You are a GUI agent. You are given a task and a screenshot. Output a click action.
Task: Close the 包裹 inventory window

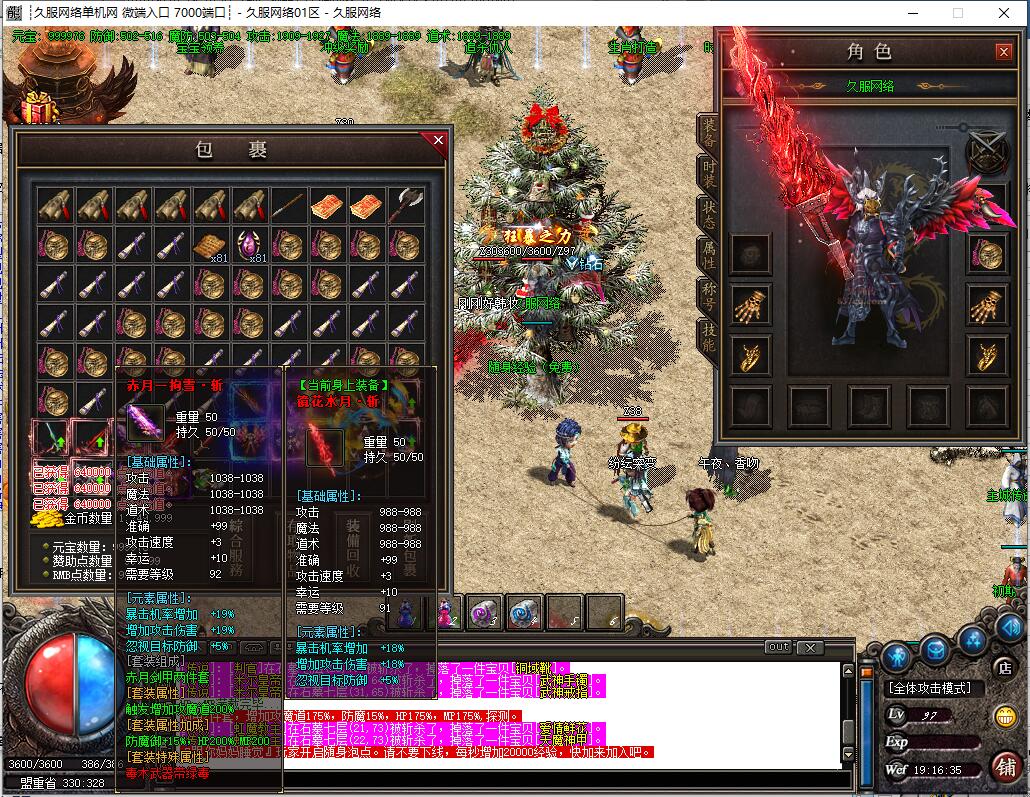click(437, 141)
